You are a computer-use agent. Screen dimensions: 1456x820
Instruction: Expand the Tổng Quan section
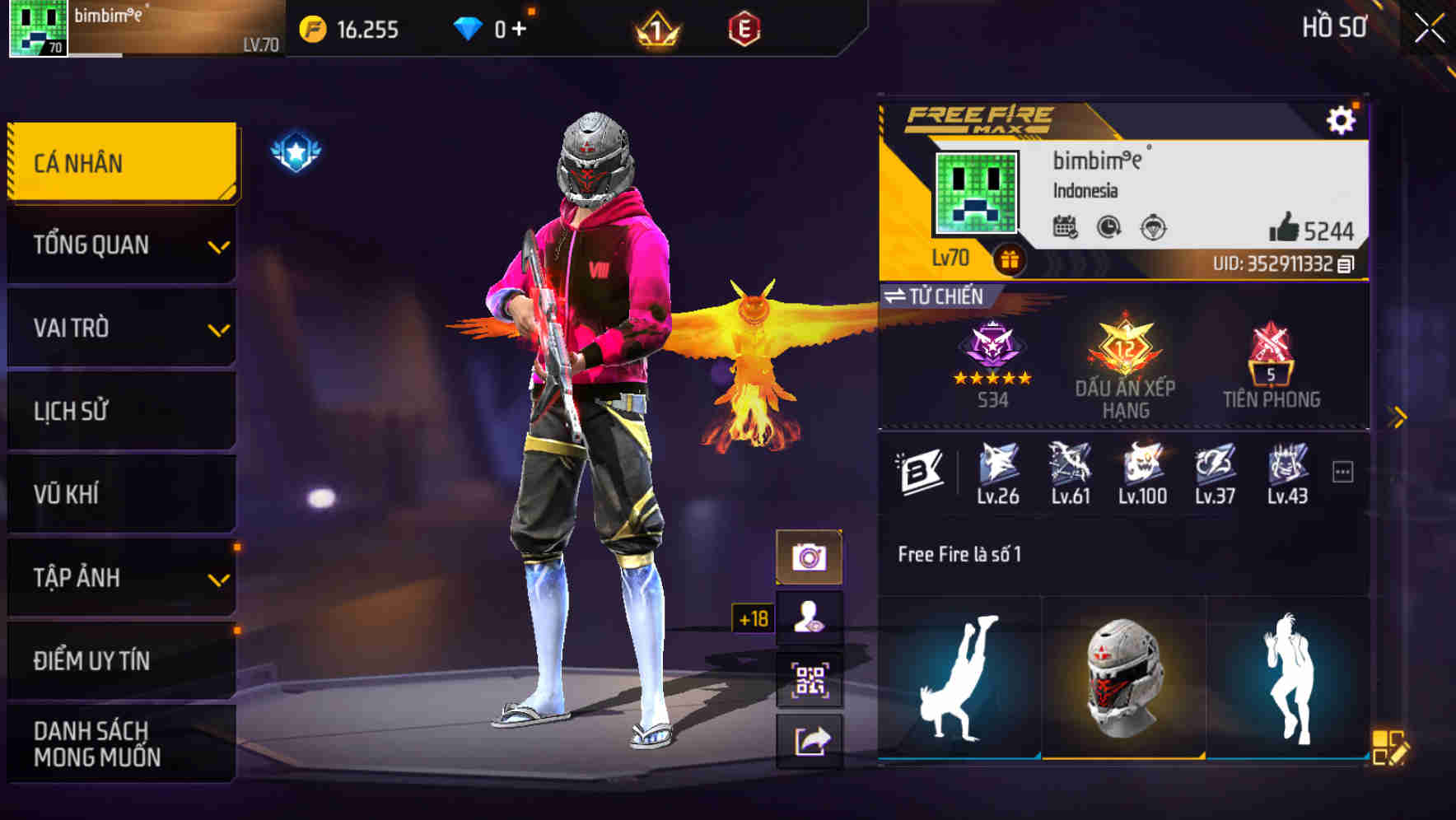120,245
